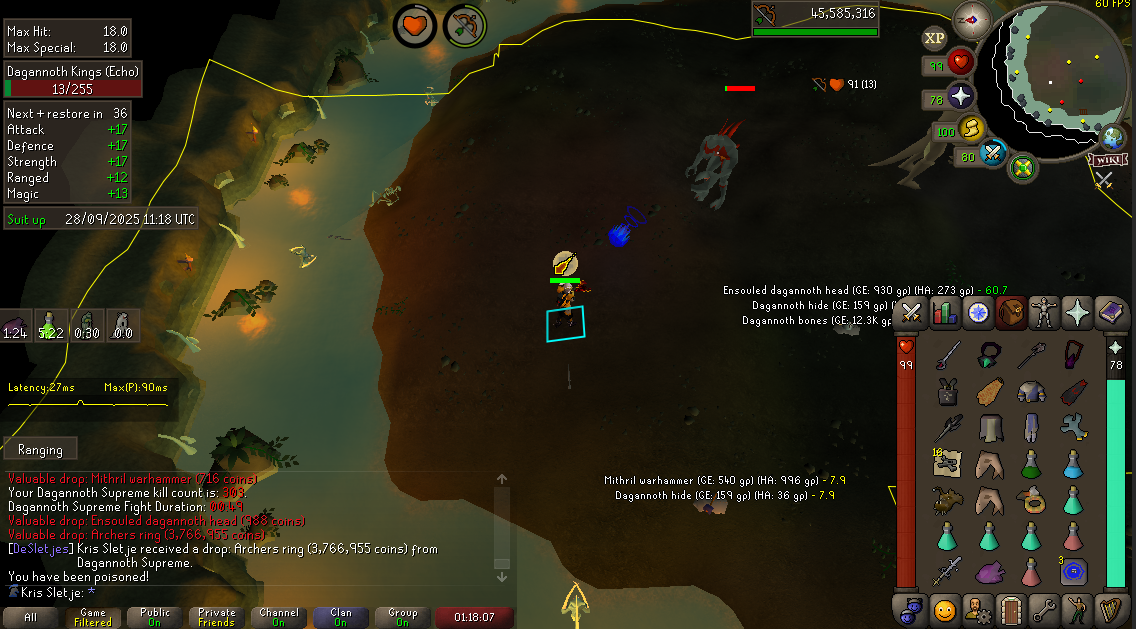
Task: Show the Worn Equipment tab
Action: pos(1044,313)
